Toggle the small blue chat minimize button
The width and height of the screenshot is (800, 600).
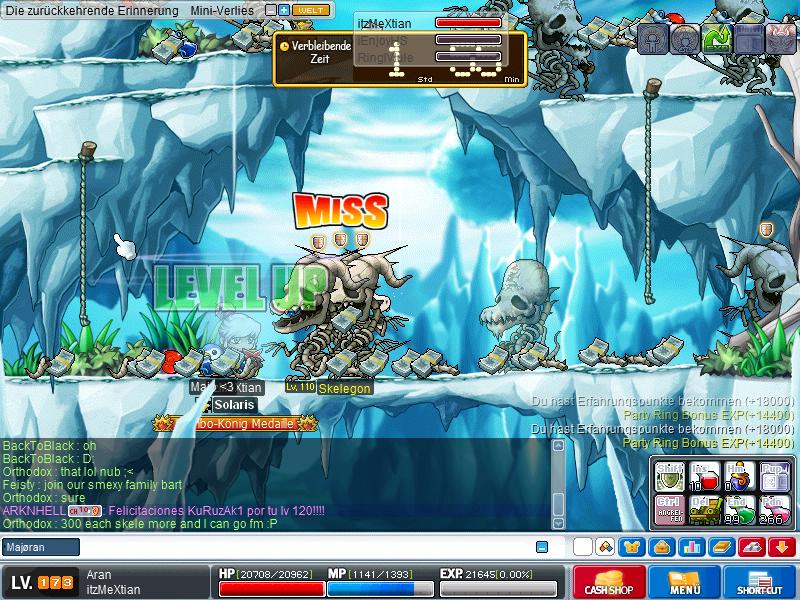(542, 547)
